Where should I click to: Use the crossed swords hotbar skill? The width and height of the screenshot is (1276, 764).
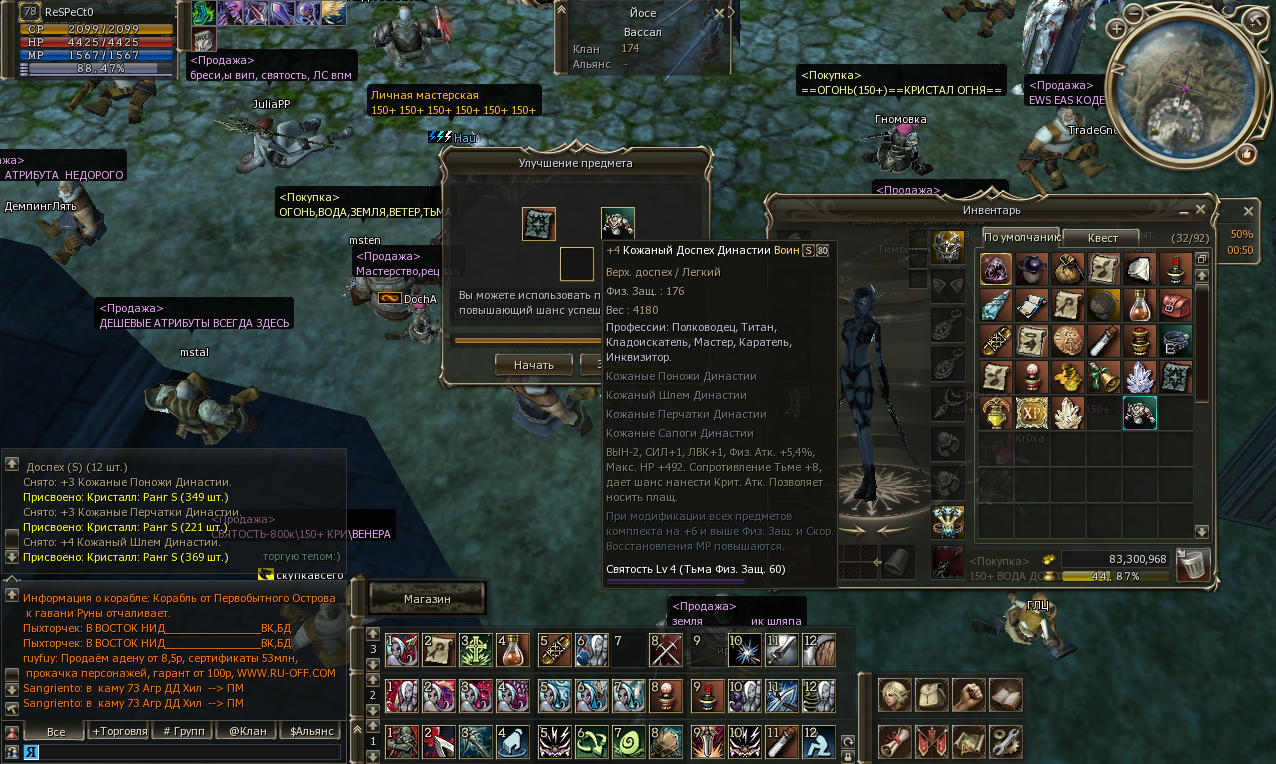(x=665, y=651)
